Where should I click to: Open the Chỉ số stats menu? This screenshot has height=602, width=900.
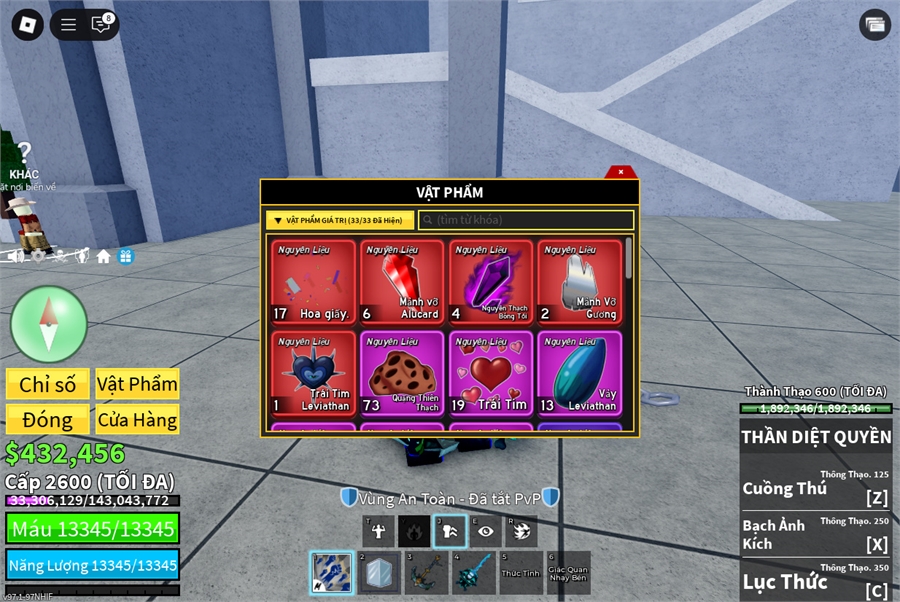click(47, 385)
